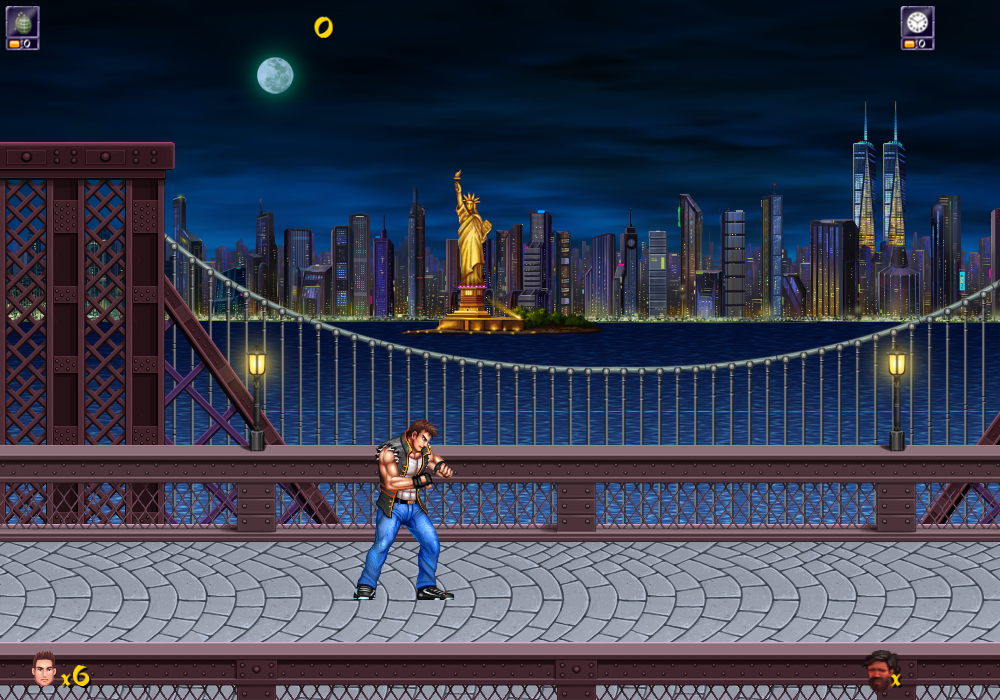Select the grenade item icon
The height and width of the screenshot is (700, 1000).
point(22,22)
